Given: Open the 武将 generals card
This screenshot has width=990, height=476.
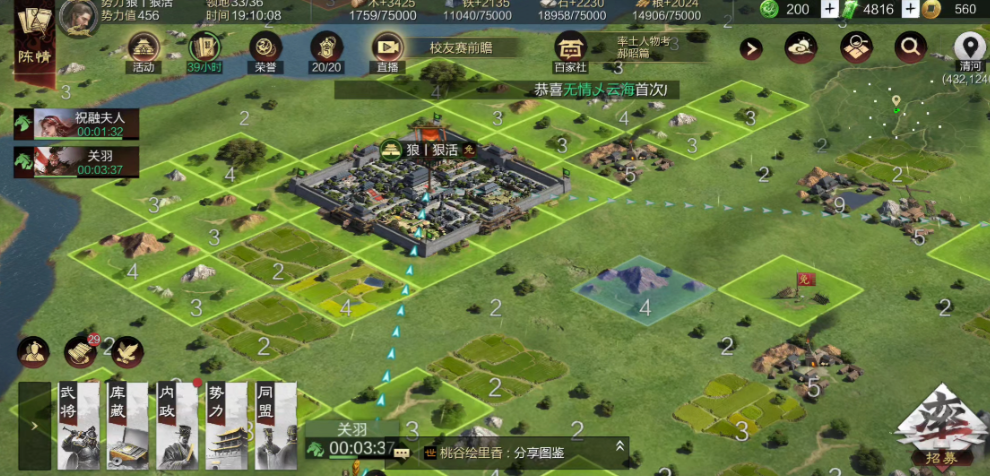Looking at the screenshot, I should pyautogui.click(x=77, y=425).
